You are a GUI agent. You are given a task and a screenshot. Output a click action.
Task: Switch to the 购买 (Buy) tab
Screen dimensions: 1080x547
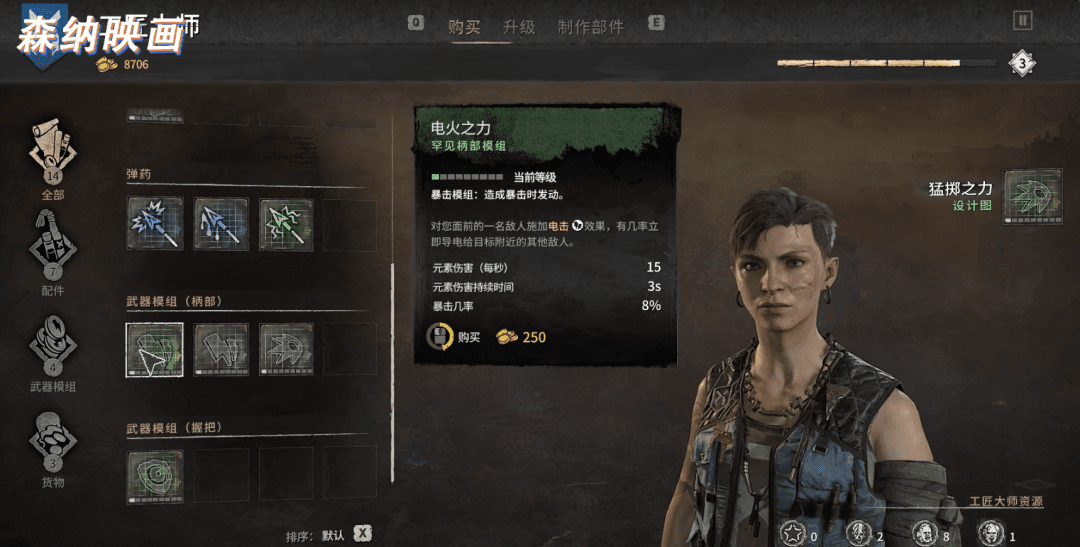pyautogui.click(x=464, y=27)
